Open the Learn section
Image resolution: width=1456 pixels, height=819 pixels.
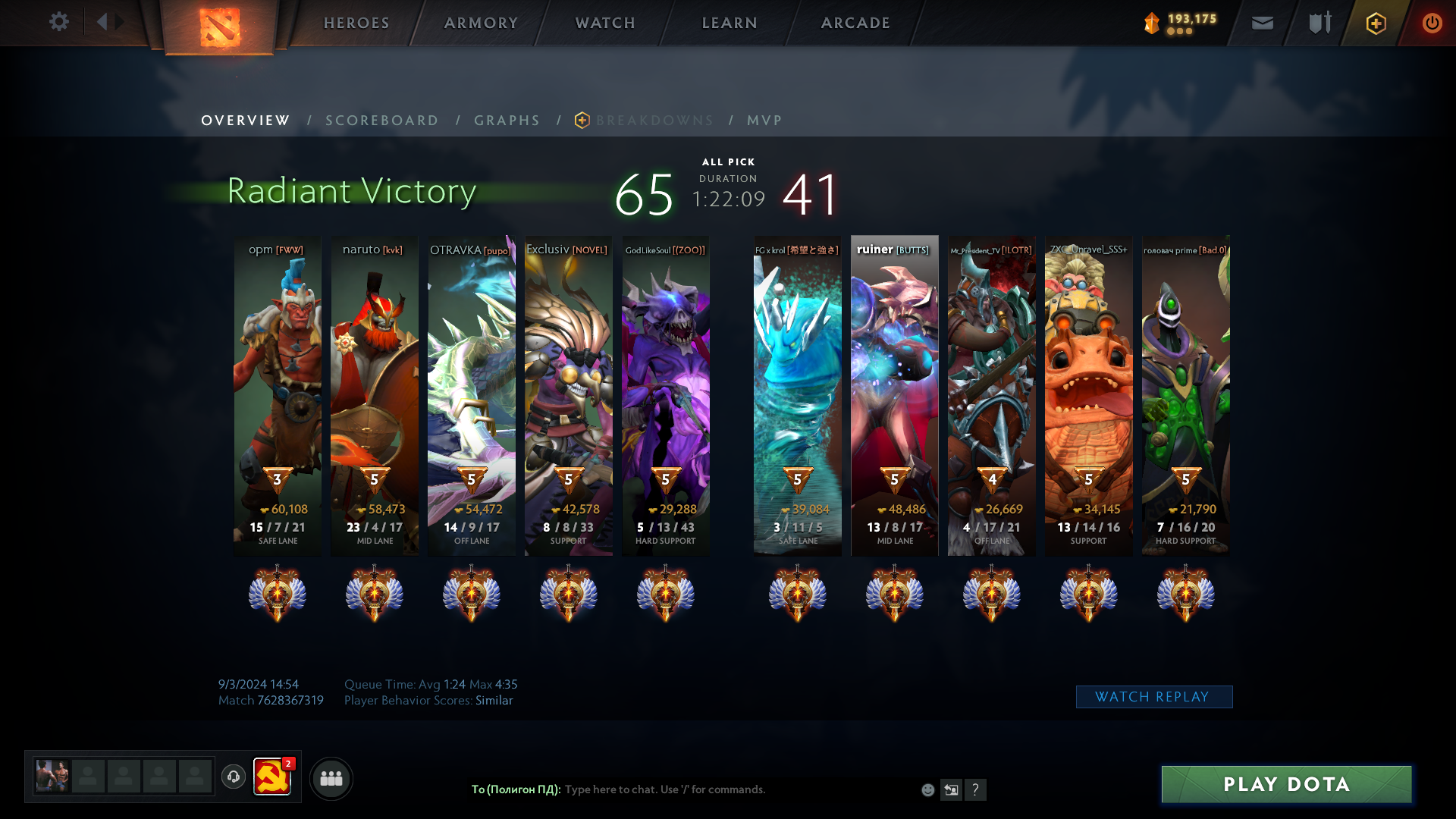pos(730,23)
